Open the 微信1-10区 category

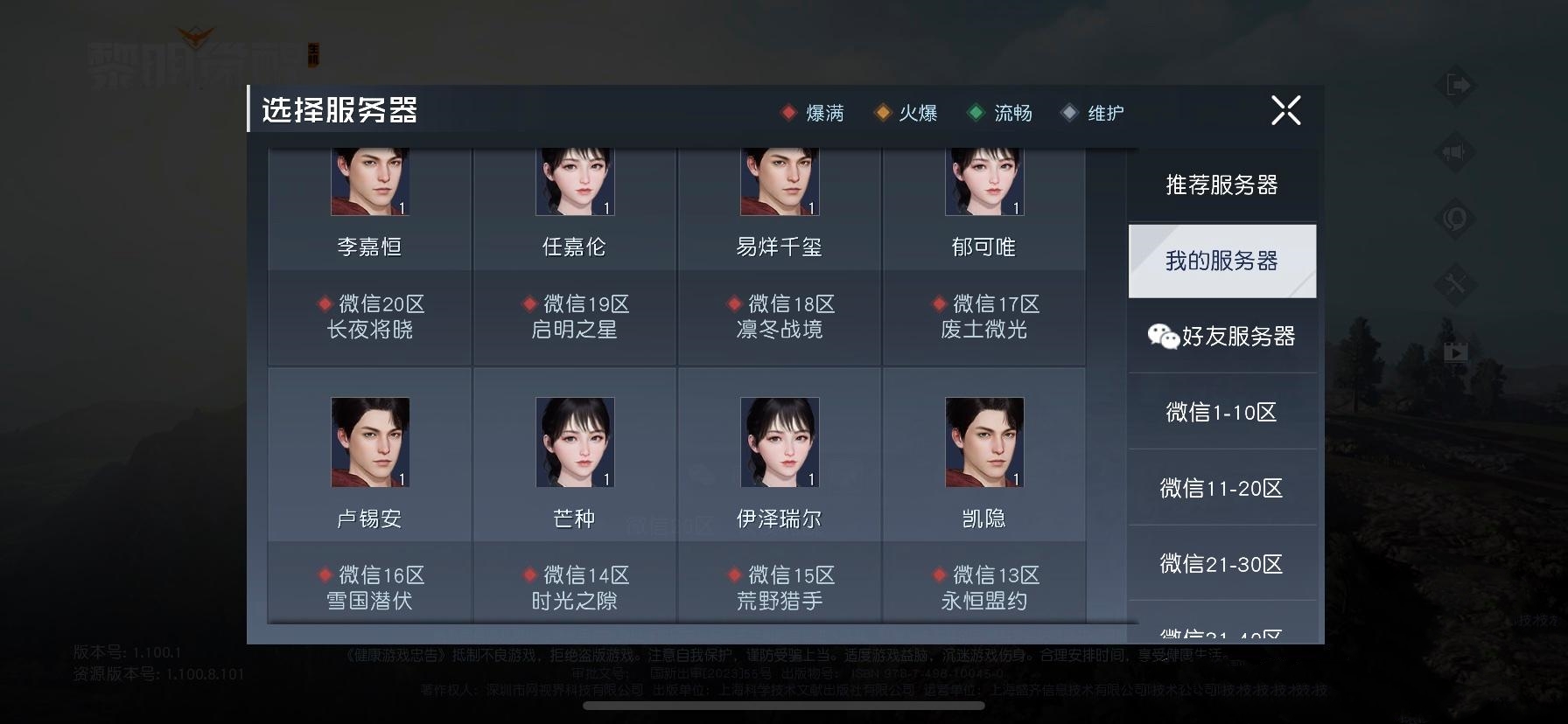pos(1221,411)
